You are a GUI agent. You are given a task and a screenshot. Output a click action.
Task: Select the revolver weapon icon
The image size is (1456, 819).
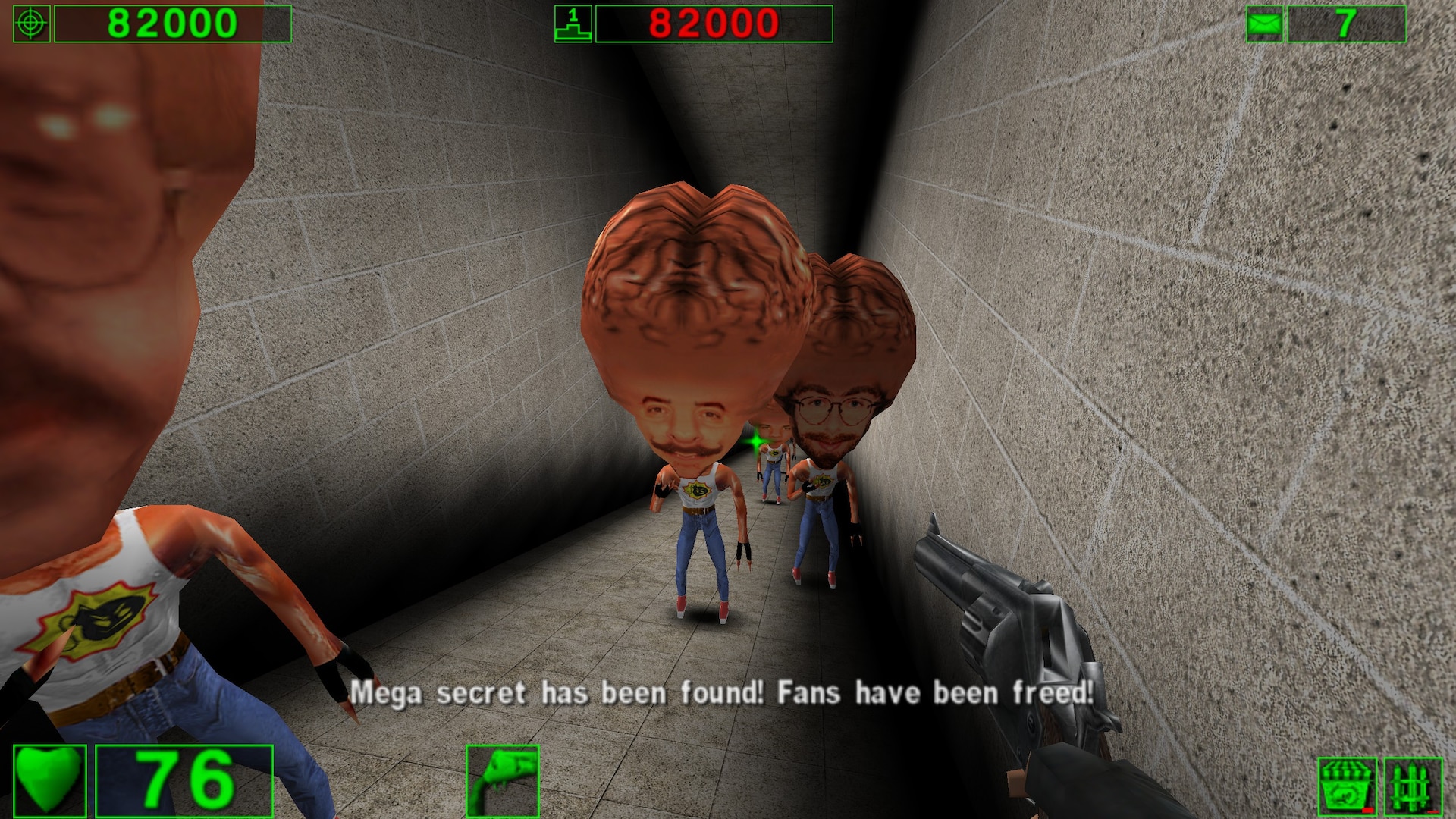pos(503,781)
